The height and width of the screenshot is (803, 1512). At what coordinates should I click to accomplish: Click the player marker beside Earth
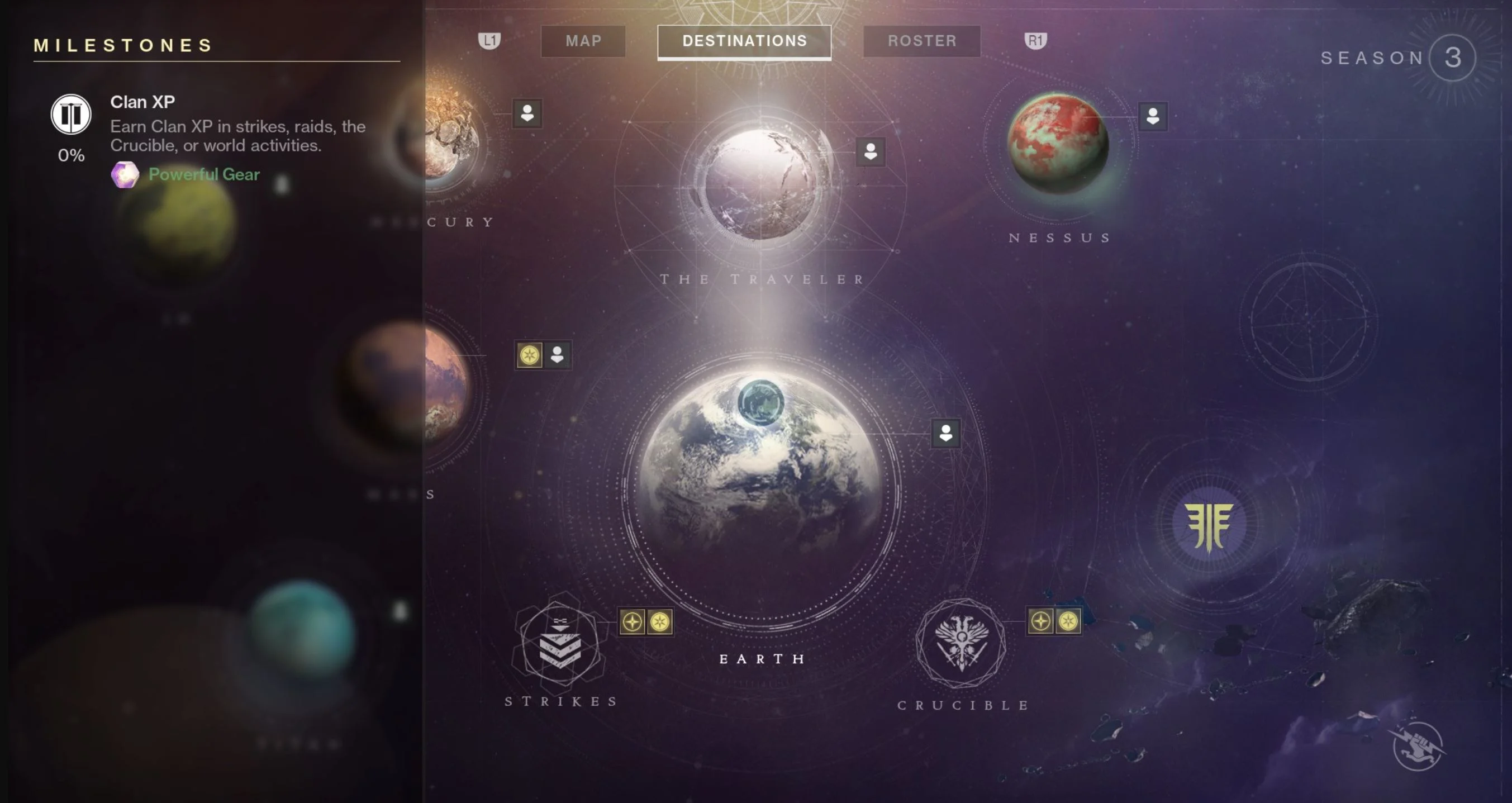point(945,434)
